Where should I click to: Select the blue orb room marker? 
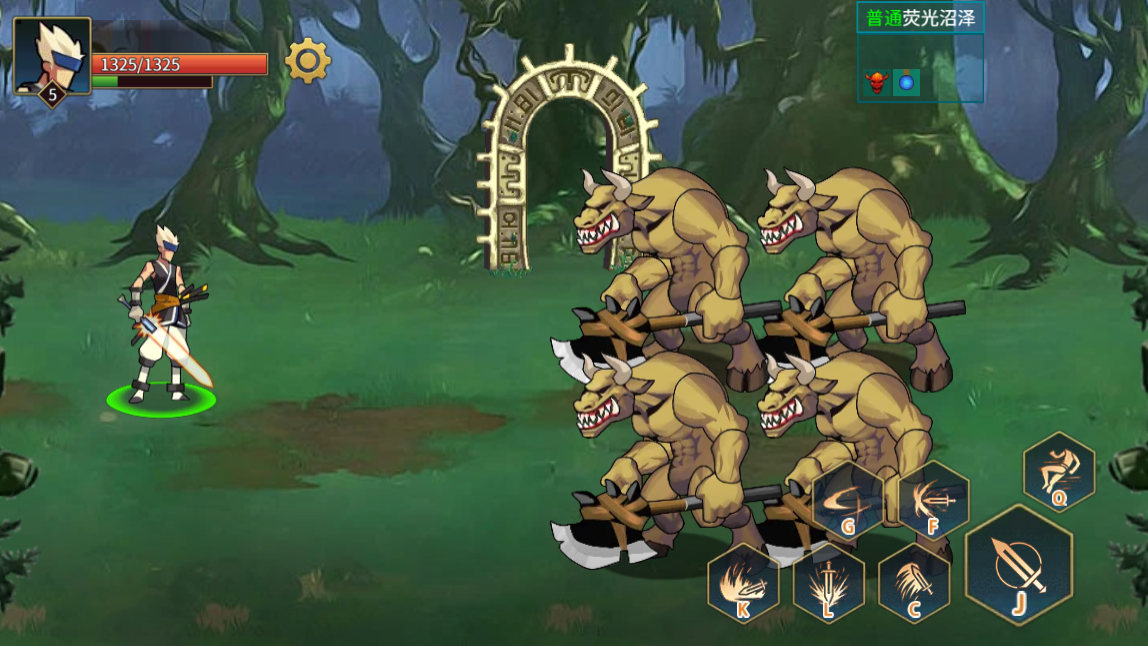pyautogui.click(x=906, y=83)
